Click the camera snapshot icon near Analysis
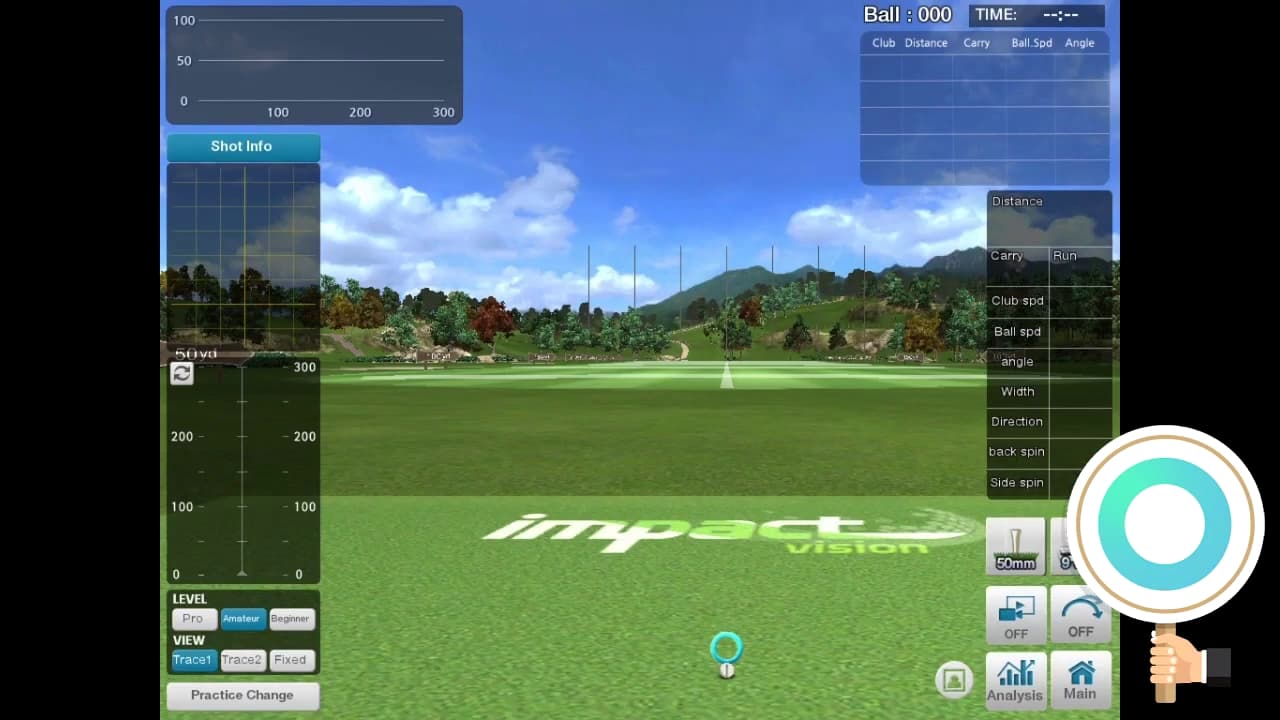 954,678
